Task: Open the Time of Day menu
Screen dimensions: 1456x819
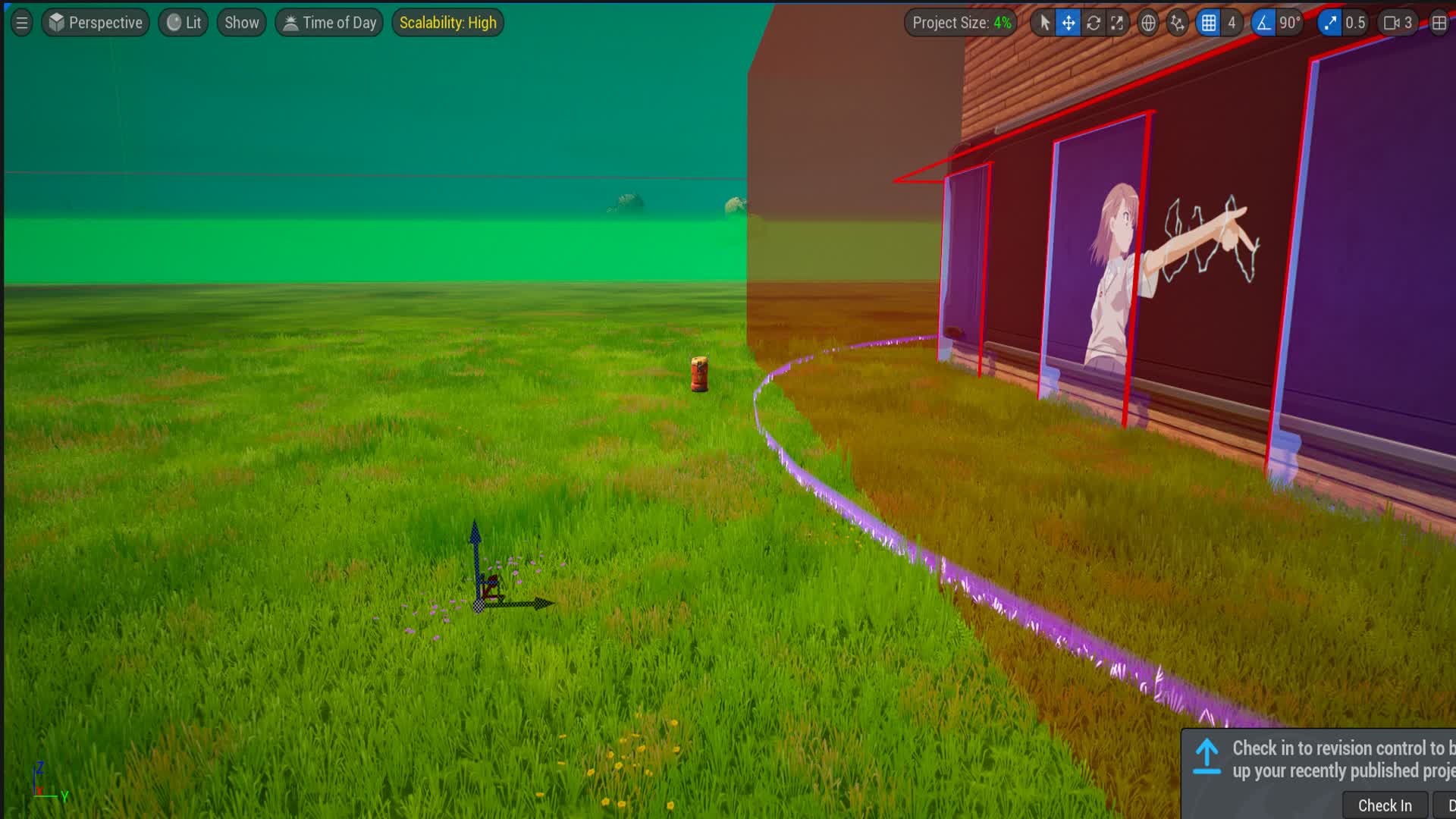Action: point(328,22)
